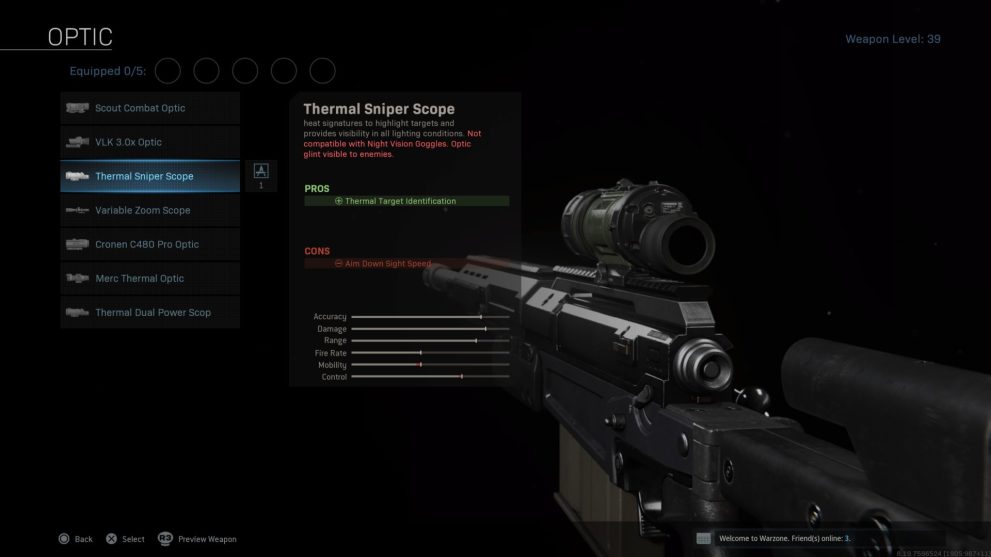This screenshot has width=991, height=557.
Task: Select the Thermal Dual Power Scope
Action: (x=150, y=312)
